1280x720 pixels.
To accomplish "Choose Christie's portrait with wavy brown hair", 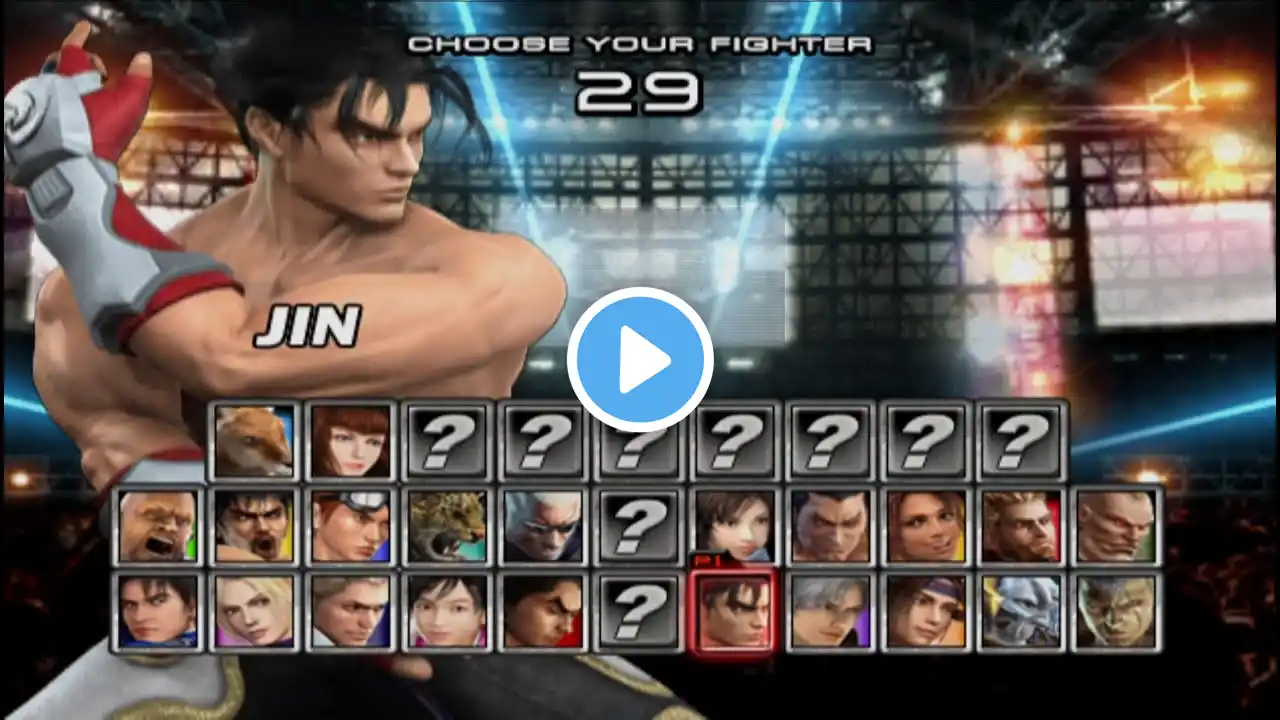I will click(x=924, y=525).
